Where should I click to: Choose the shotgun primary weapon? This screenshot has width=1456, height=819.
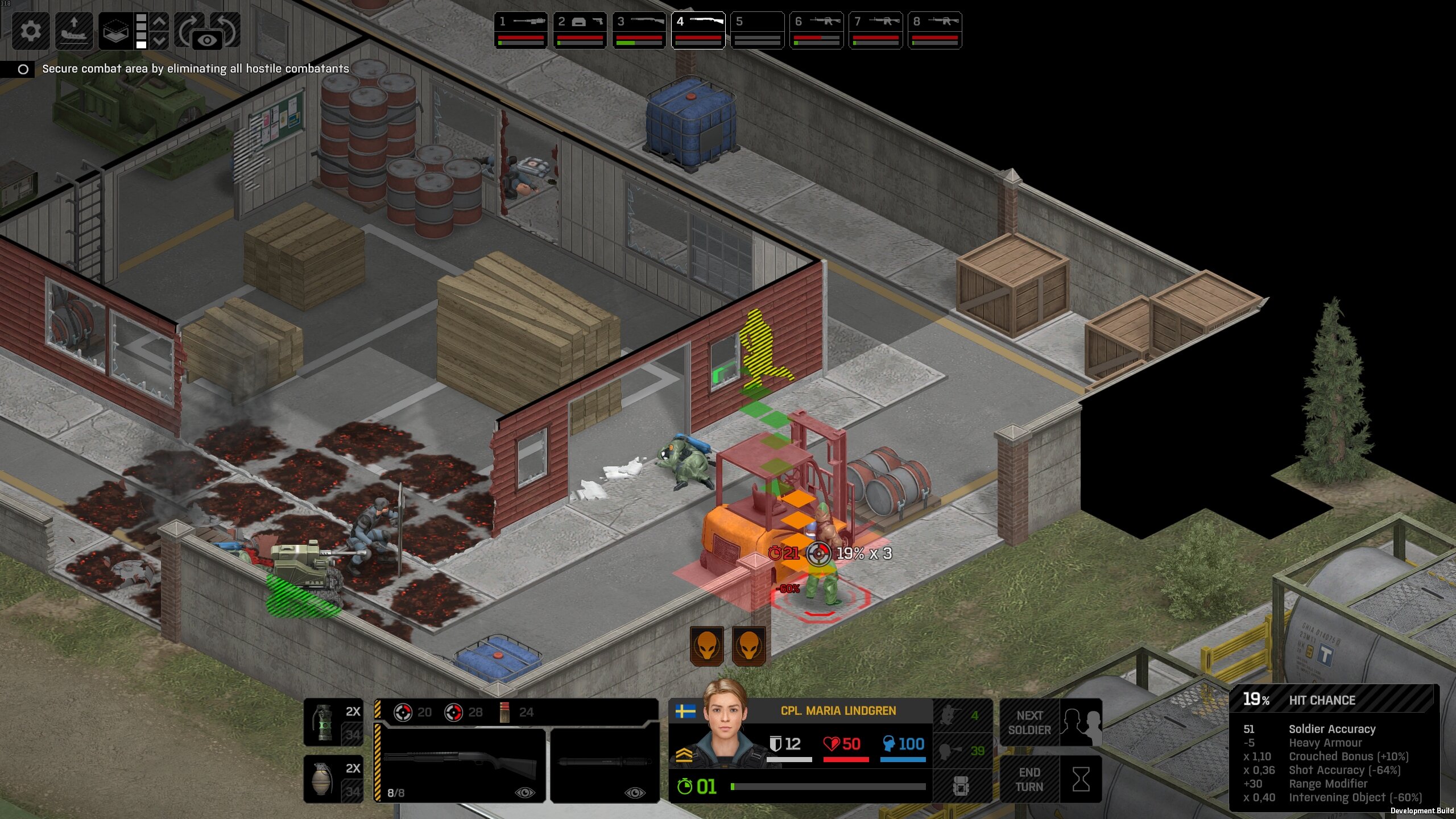click(460, 765)
